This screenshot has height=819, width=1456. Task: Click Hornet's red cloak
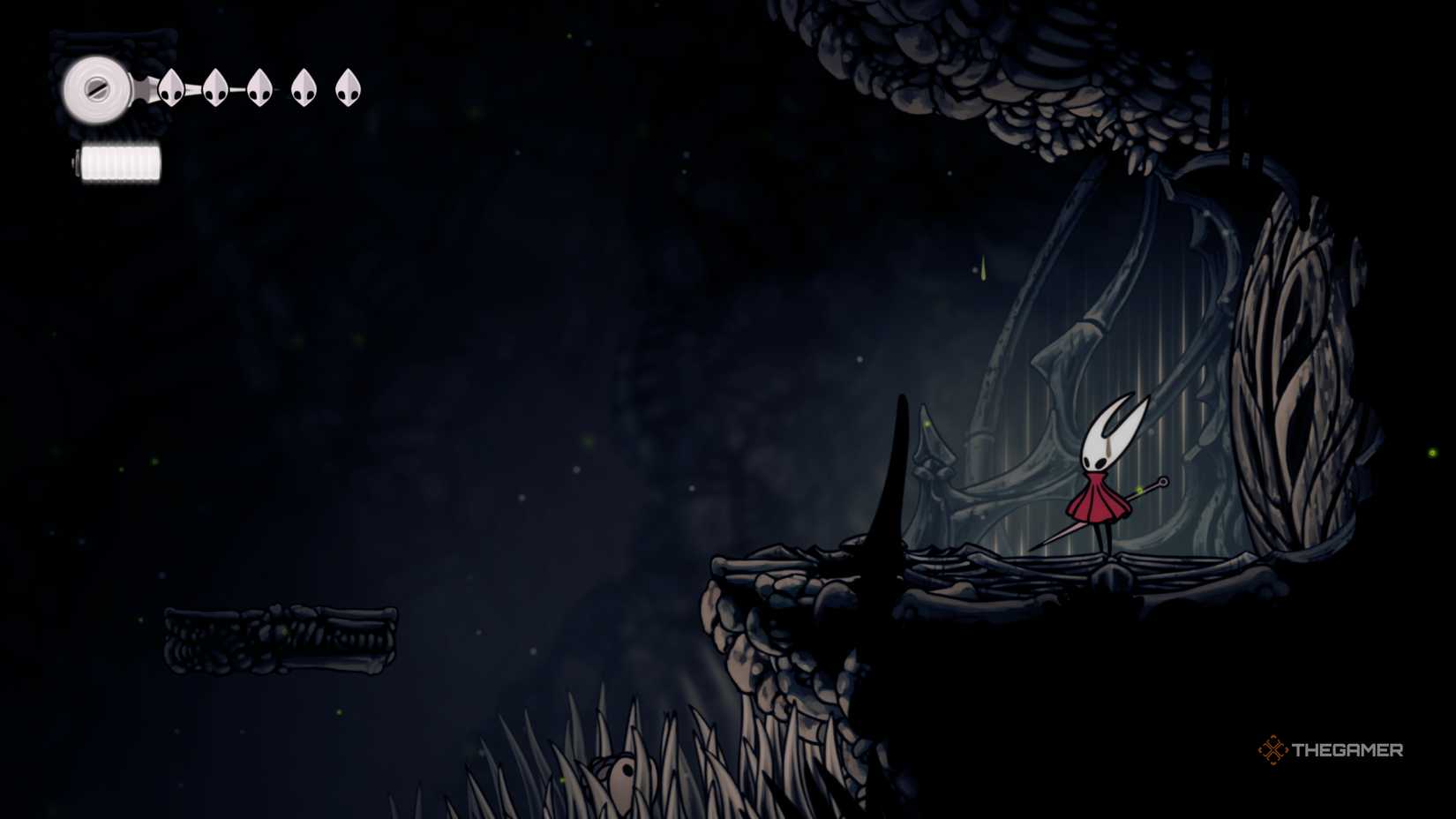pyautogui.click(x=1099, y=499)
